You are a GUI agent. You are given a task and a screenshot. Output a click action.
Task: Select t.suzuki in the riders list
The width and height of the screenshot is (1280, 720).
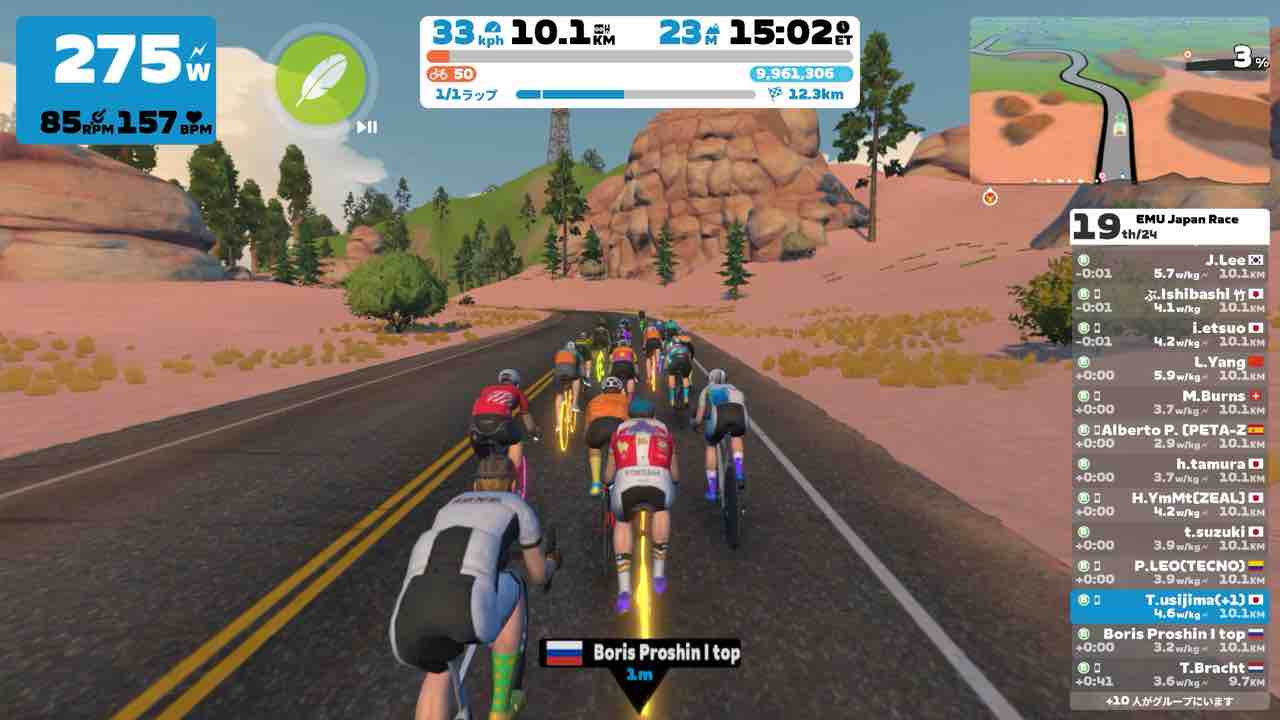[x=1169, y=538]
